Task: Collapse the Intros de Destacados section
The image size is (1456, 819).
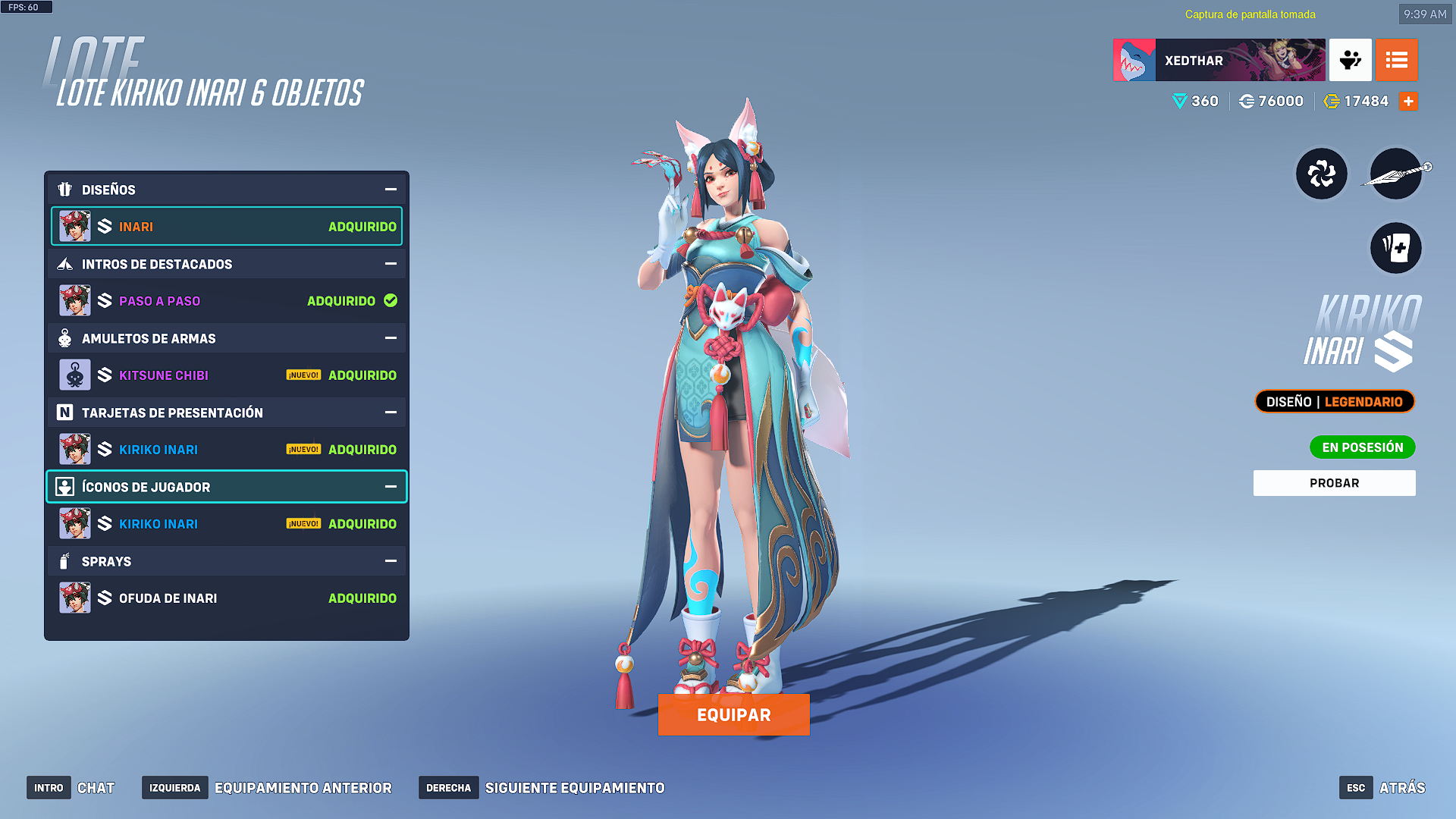Action: click(391, 264)
